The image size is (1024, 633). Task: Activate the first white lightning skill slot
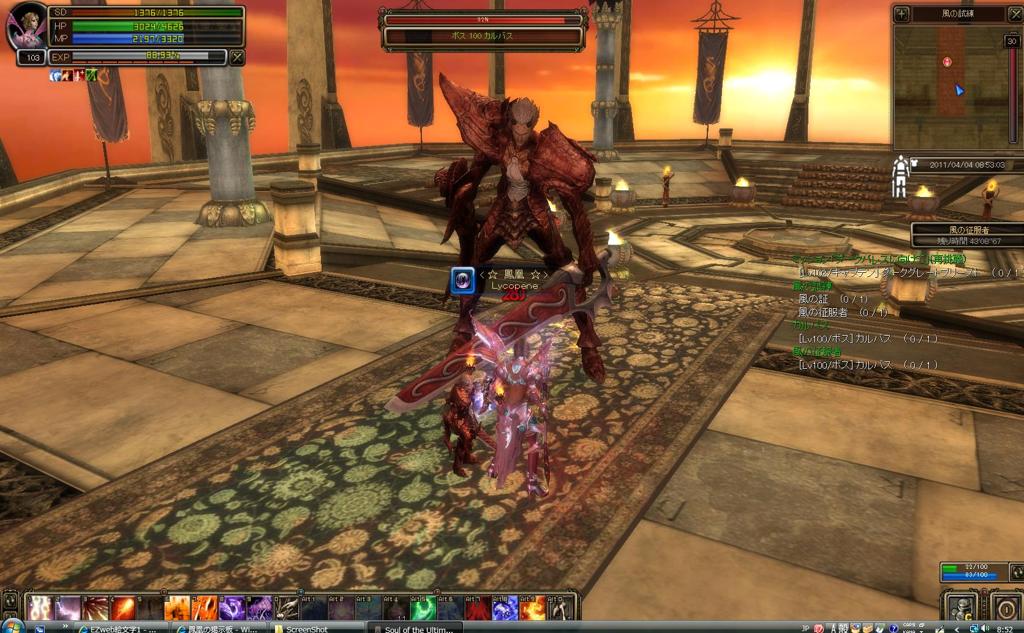coord(42,607)
